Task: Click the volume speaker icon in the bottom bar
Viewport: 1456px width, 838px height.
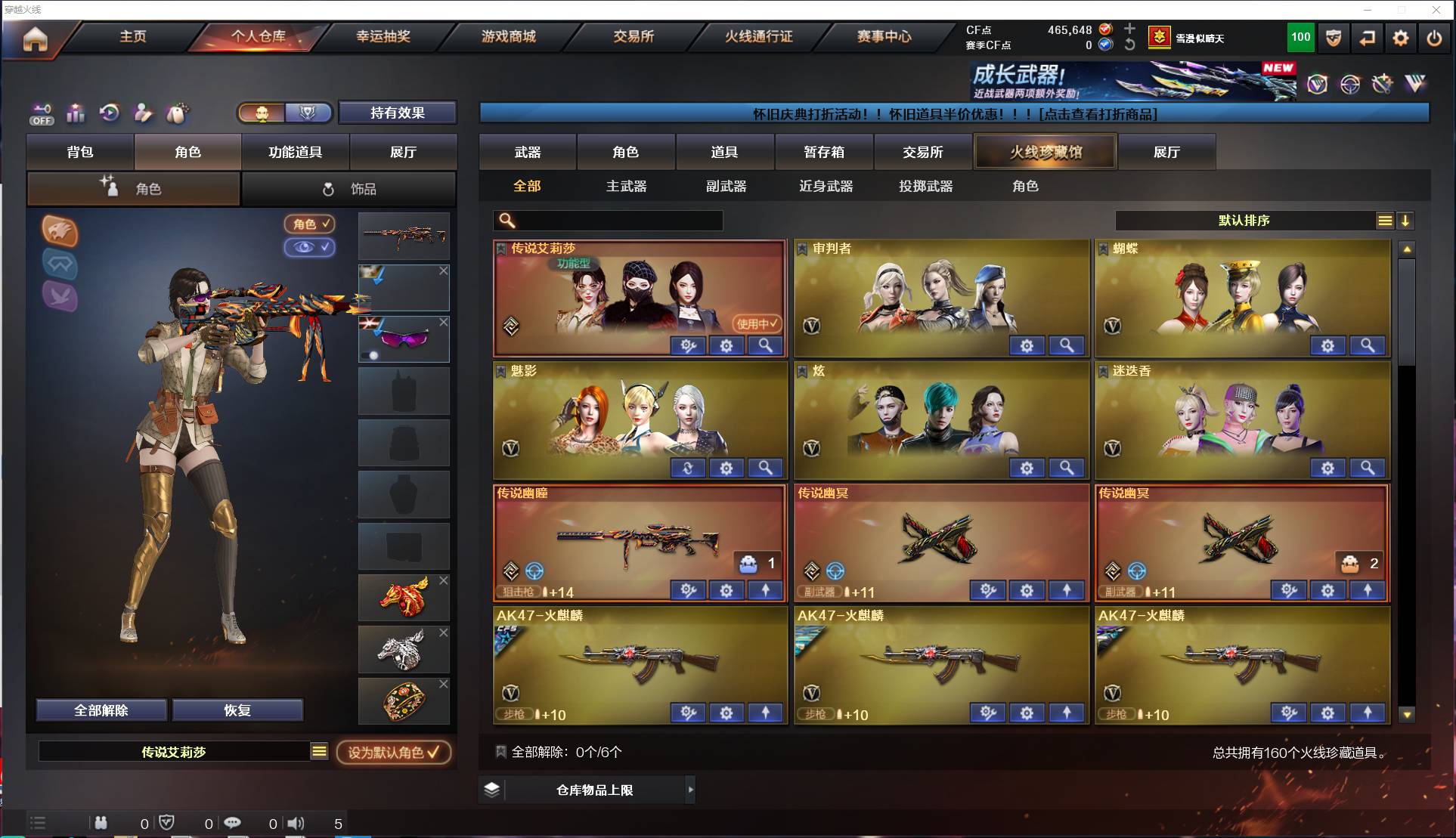Action: [296, 823]
